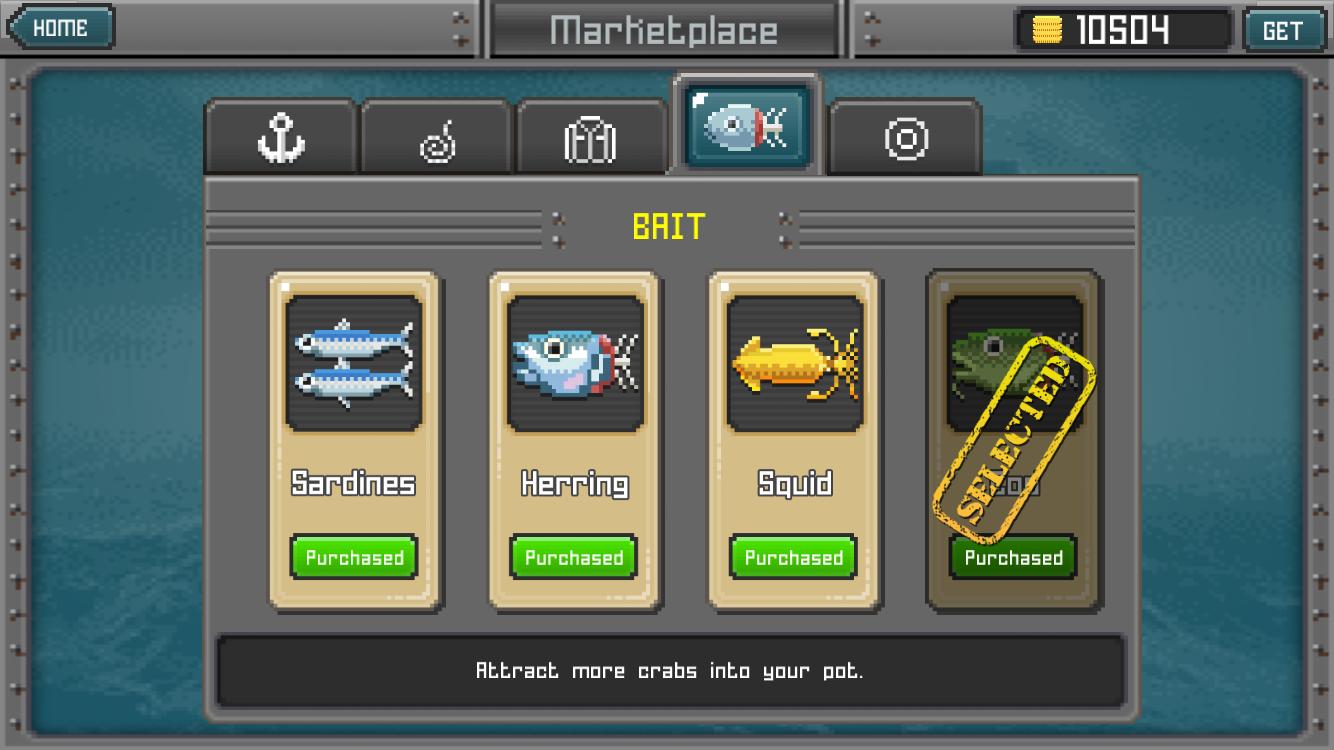Click the HOME button
The height and width of the screenshot is (750, 1334).
click(58, 27)
